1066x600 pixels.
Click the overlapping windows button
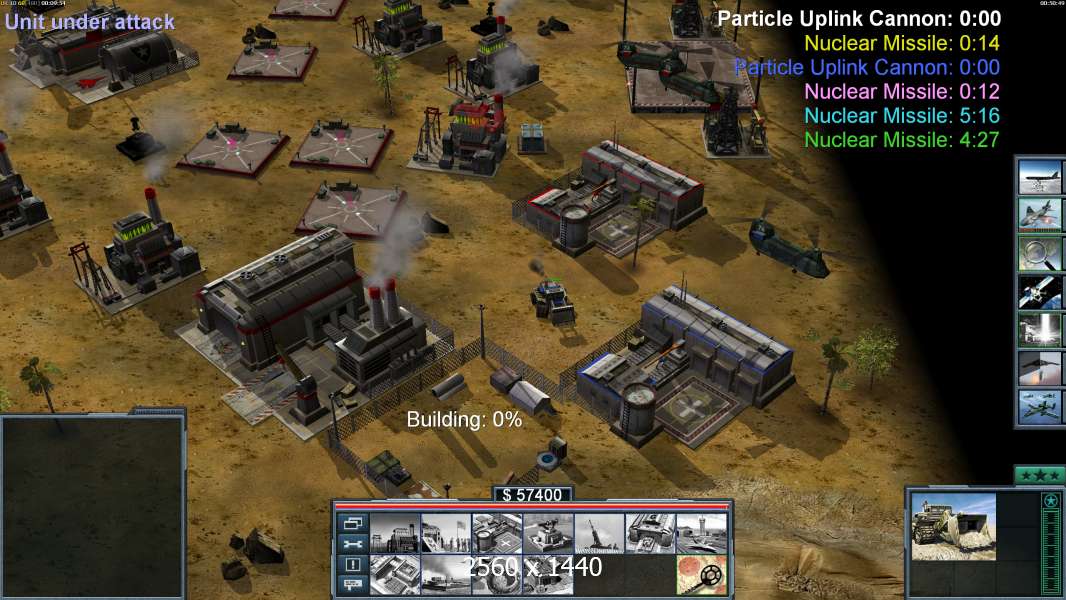pos(352,523)
